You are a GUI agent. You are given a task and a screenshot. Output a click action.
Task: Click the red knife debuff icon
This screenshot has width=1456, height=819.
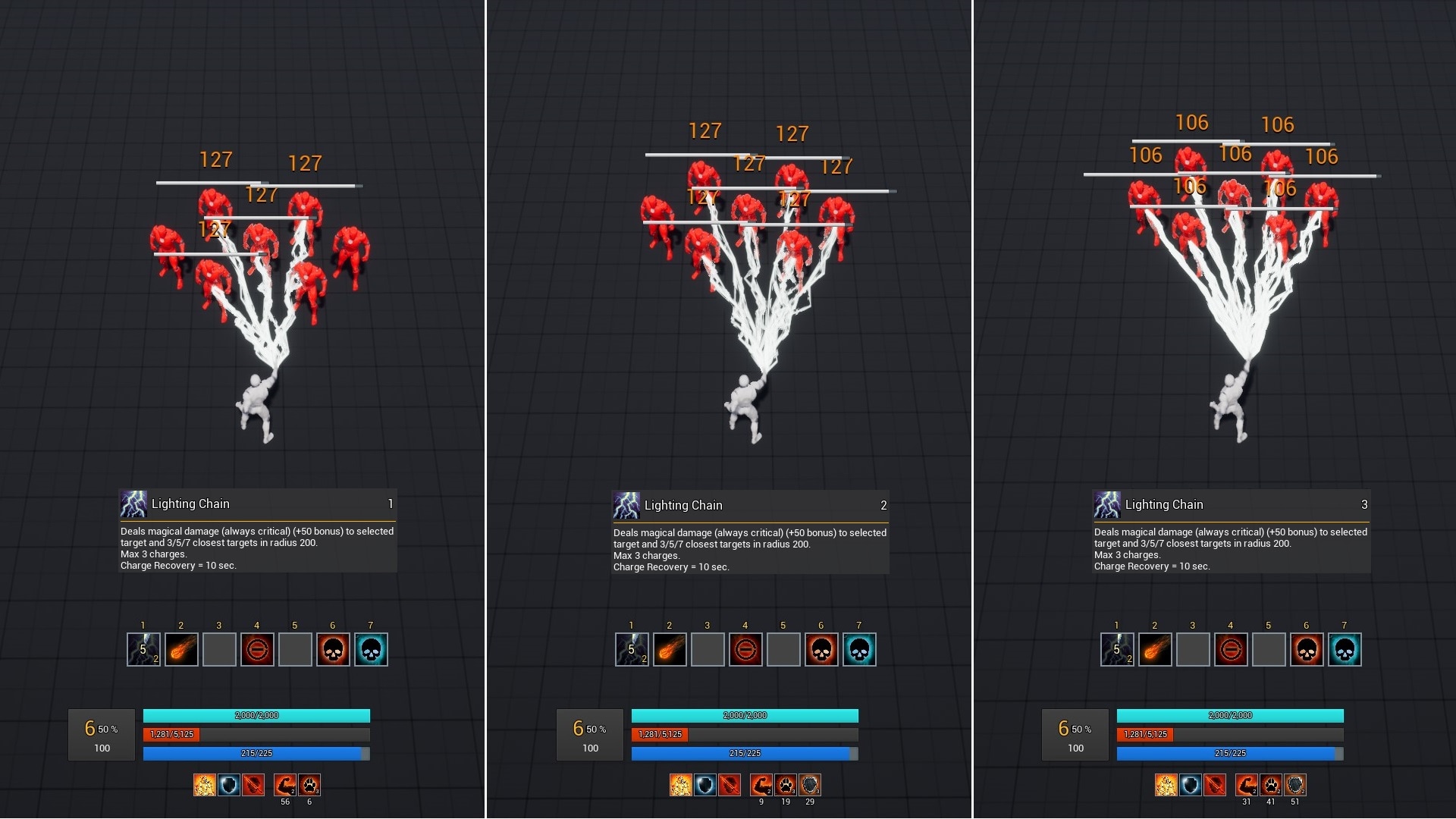click(253, 785)
